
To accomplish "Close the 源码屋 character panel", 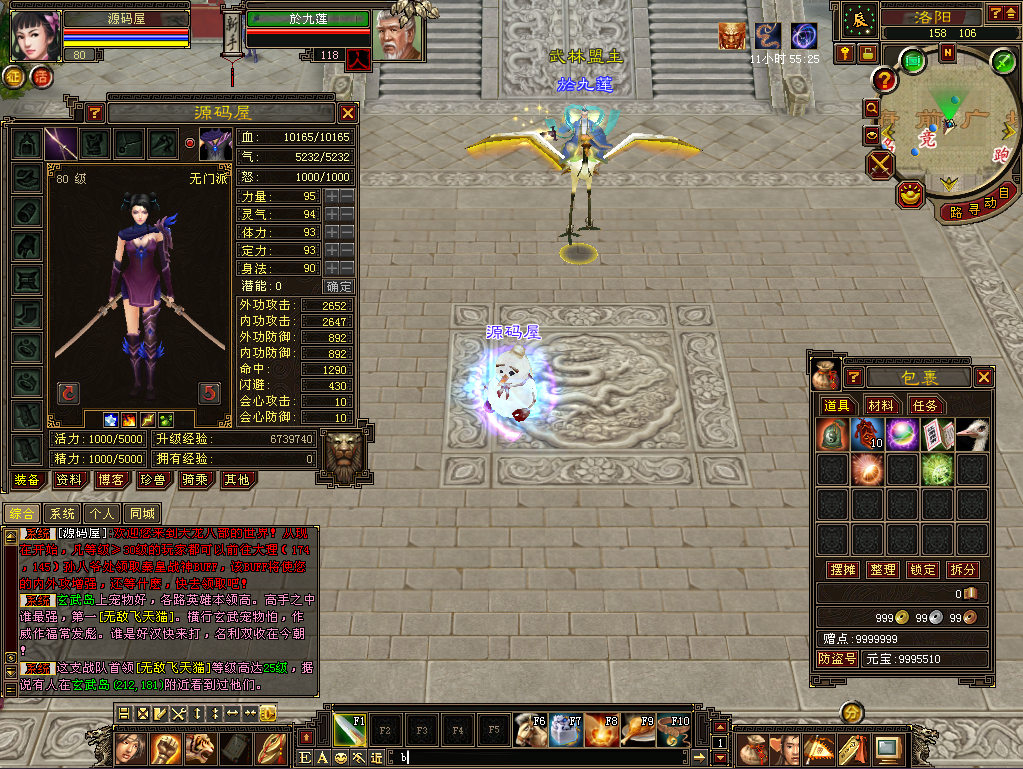I will click(348, 113).
